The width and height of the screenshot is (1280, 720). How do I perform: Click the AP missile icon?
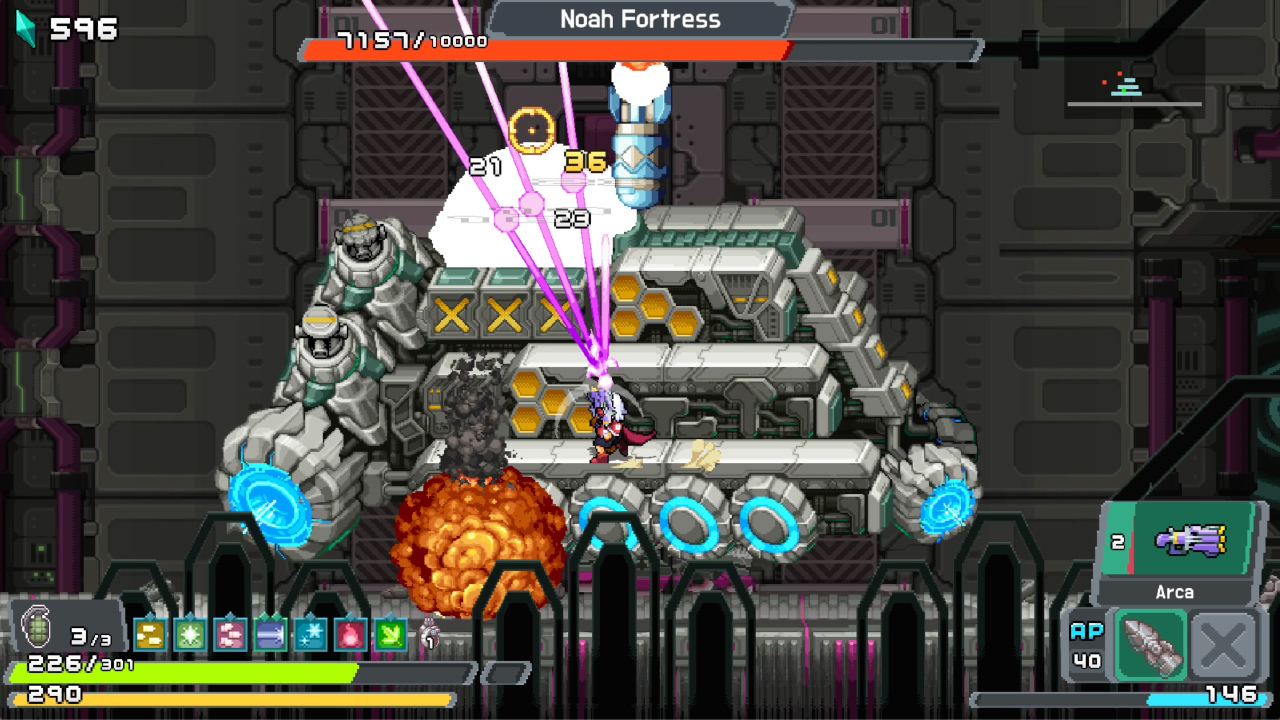pos(1151,645)
